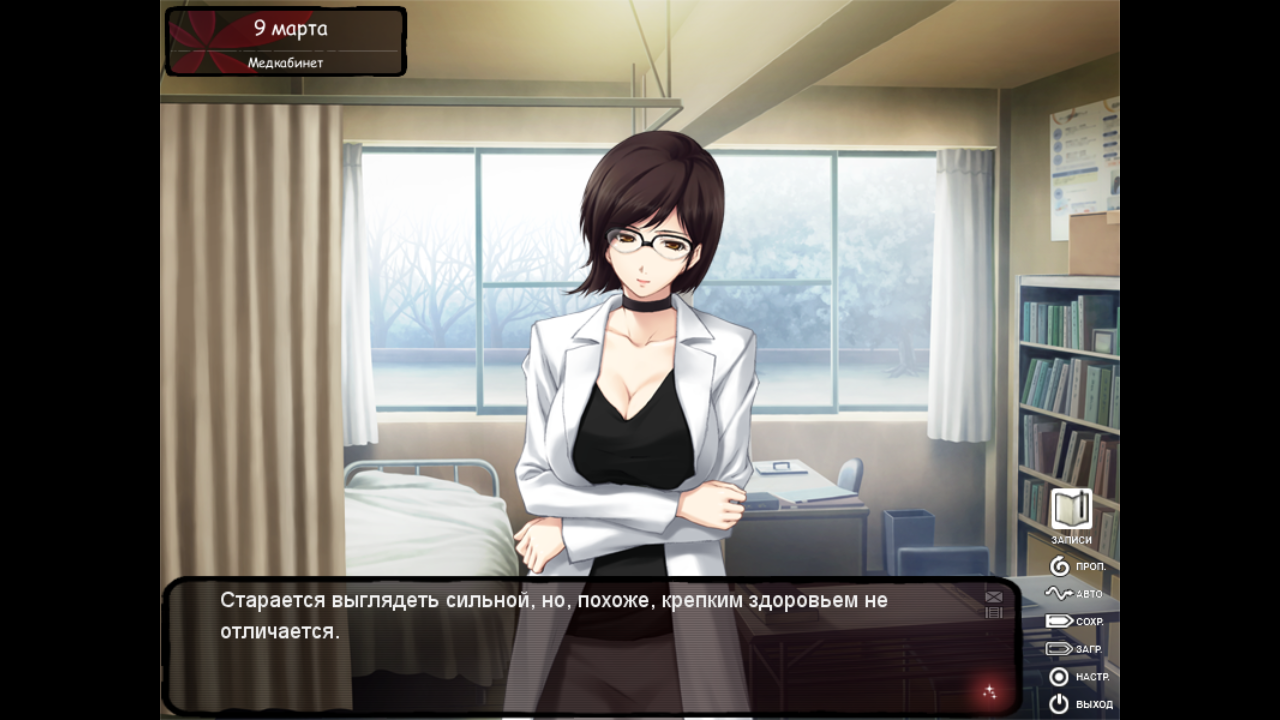
Task: Click the ВЫХОД exit button
Action: pos(1079,704)
